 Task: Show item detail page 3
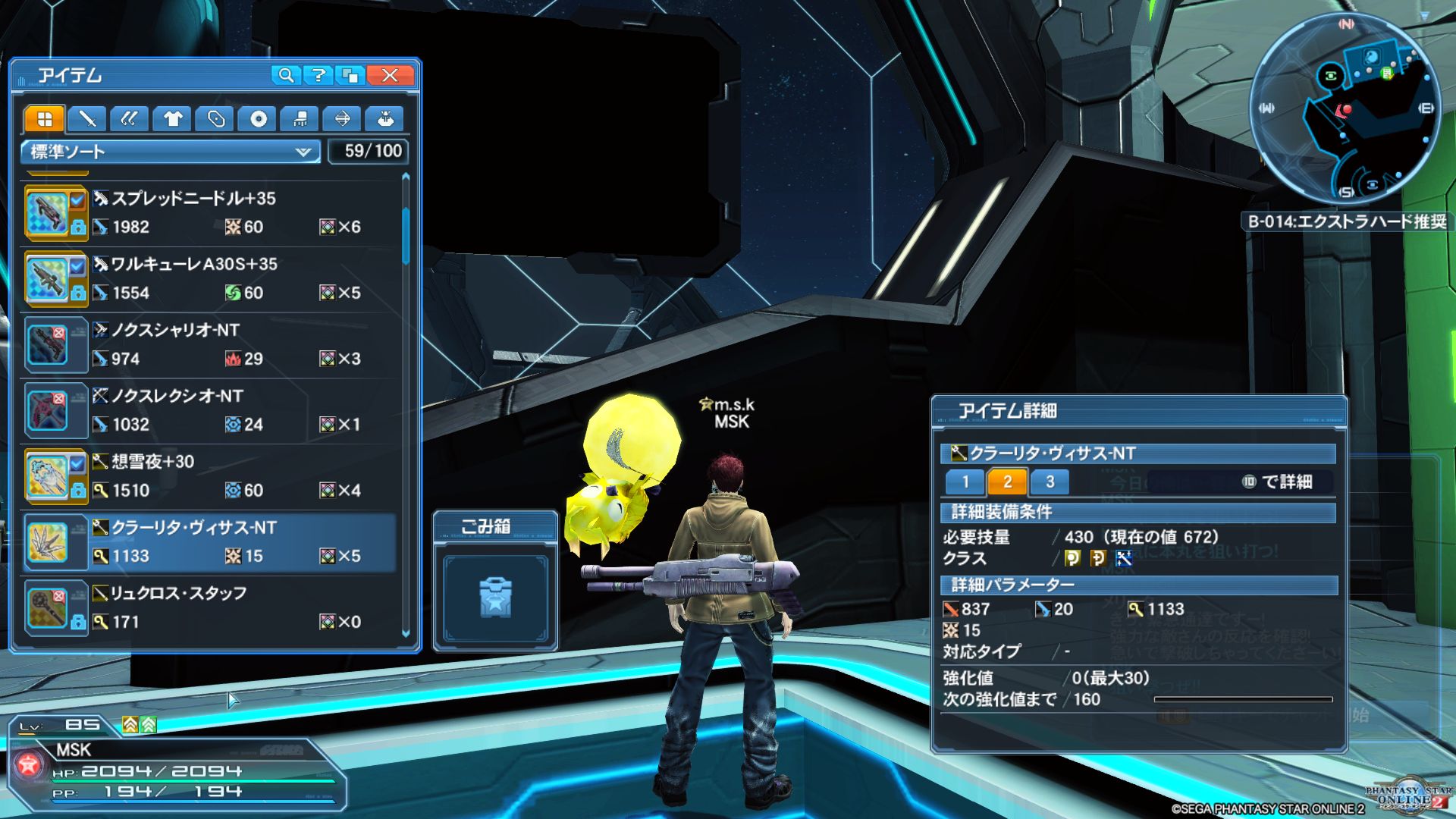1050,482
